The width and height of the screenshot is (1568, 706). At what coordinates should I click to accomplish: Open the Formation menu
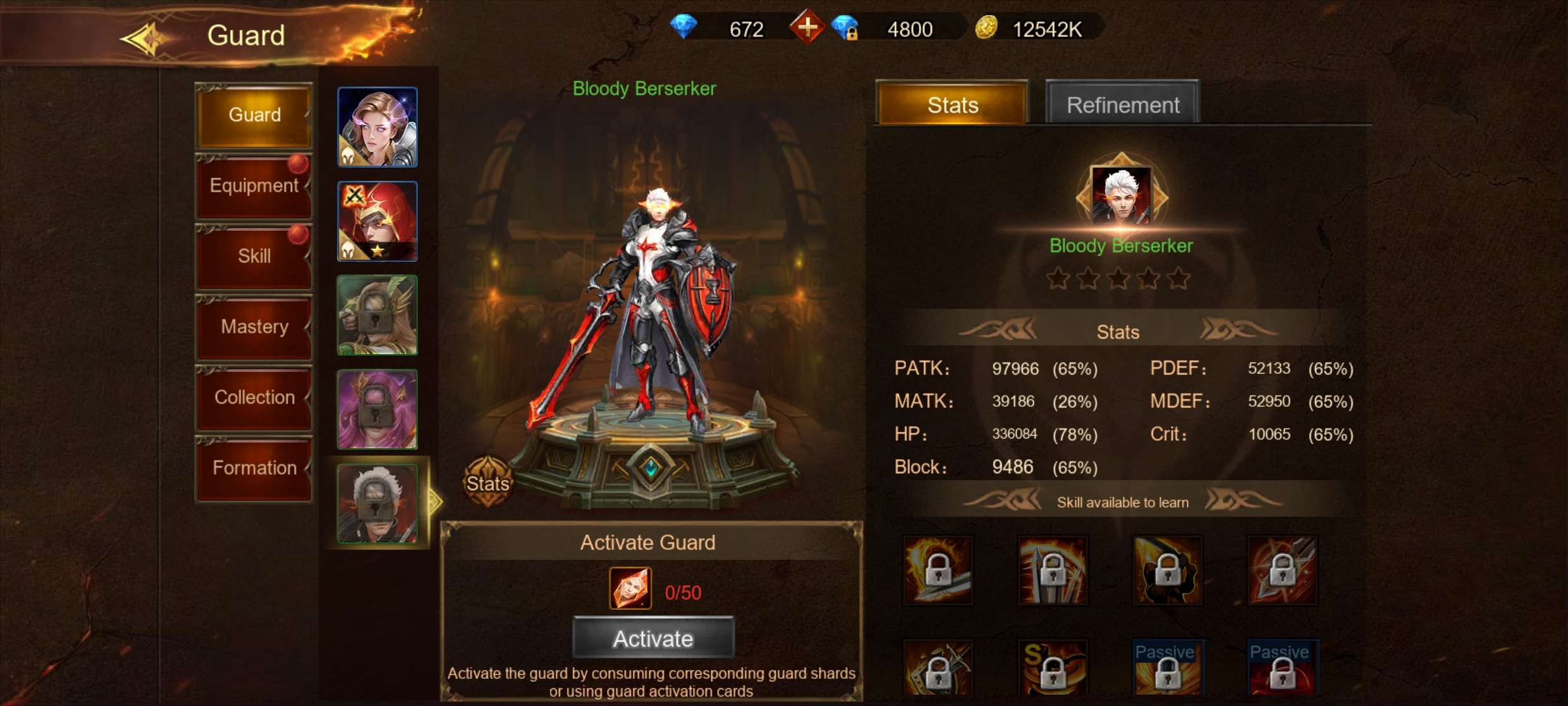pos(254,468)
